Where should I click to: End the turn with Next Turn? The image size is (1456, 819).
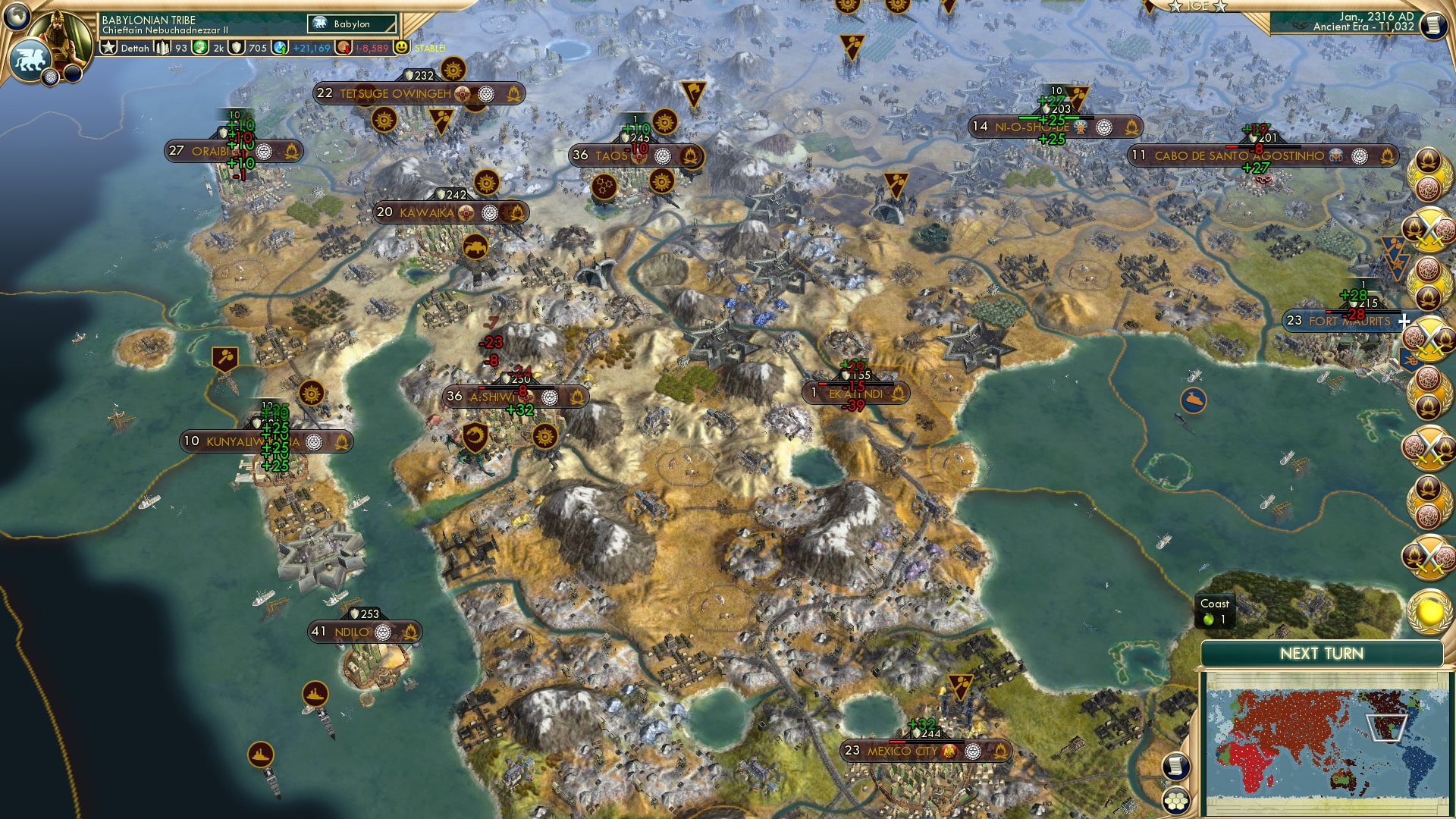[x=1321, y=654]
